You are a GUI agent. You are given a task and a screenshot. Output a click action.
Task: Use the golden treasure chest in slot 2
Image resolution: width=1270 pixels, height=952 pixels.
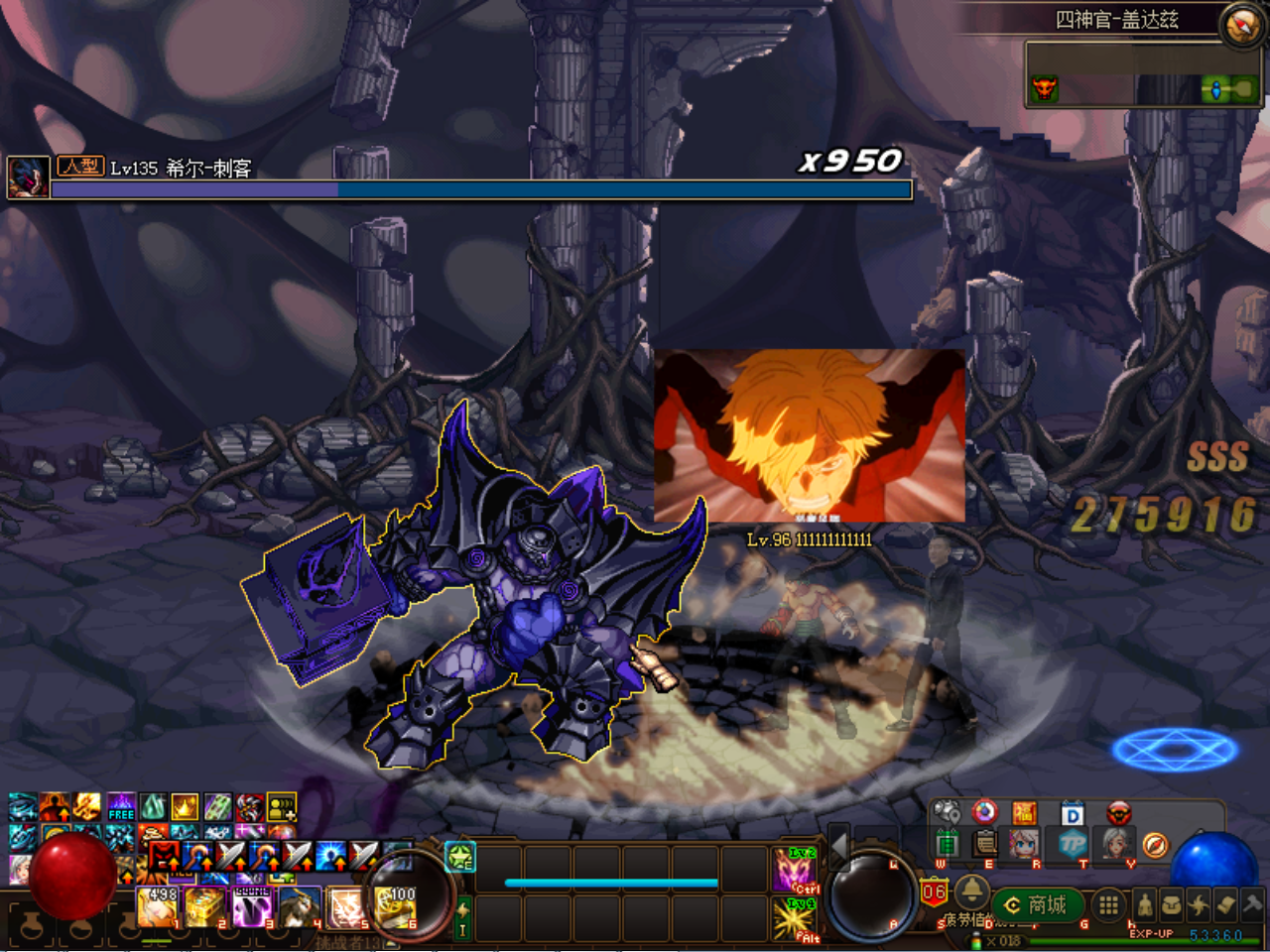pos(204,906)
